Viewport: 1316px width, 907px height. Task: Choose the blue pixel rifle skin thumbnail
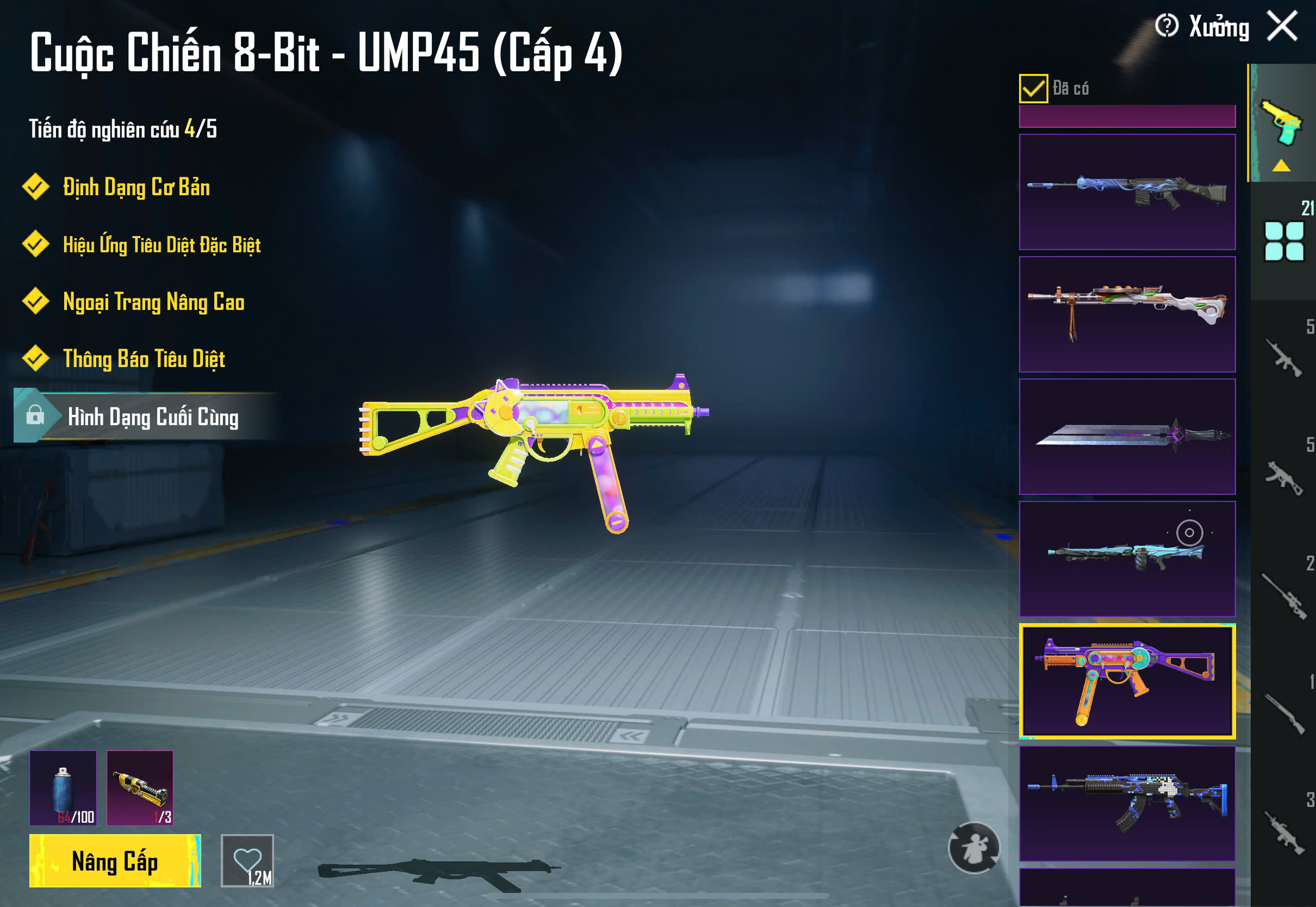point(1127,803)
